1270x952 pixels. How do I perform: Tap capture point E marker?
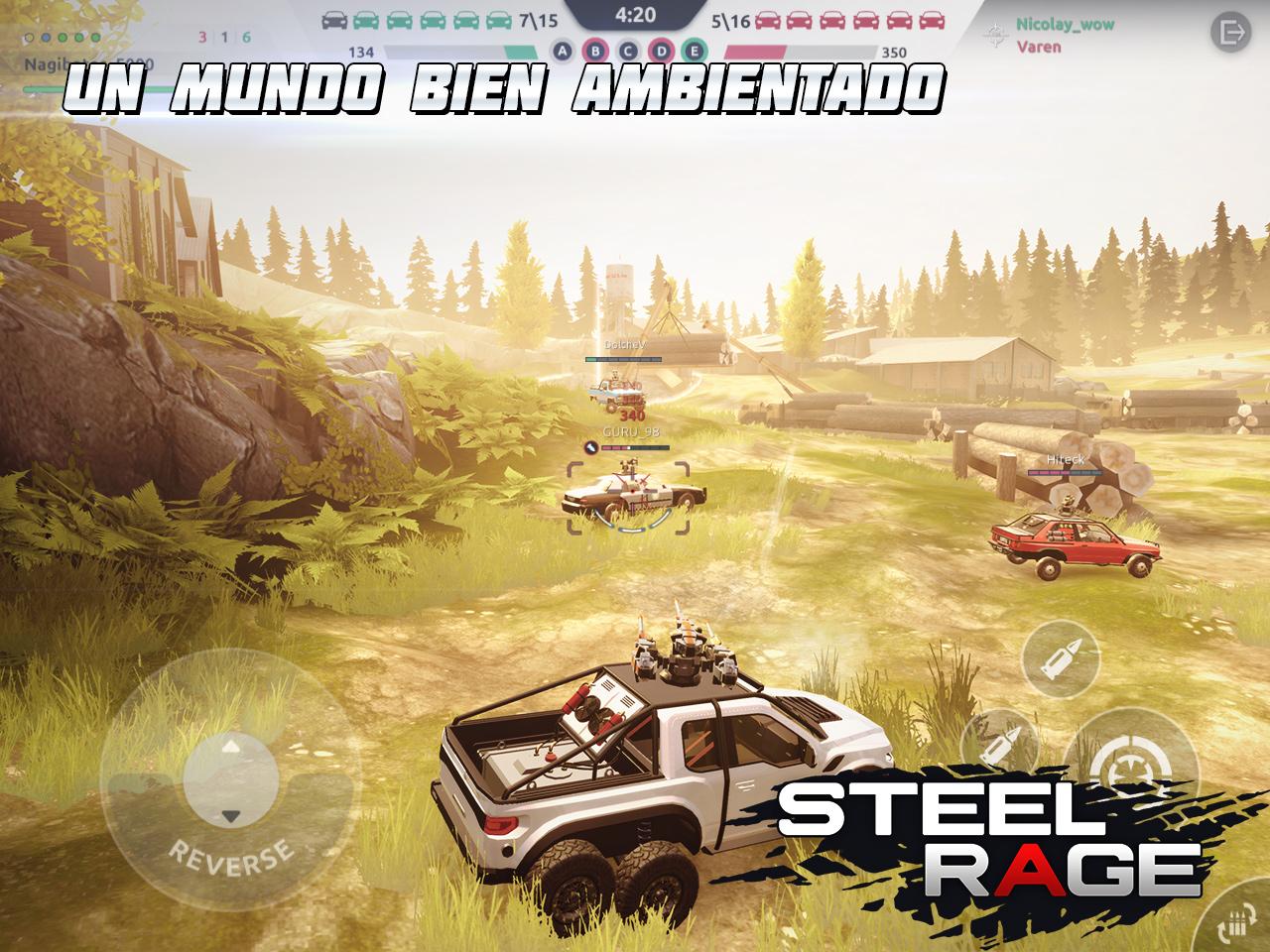[694, 49]
